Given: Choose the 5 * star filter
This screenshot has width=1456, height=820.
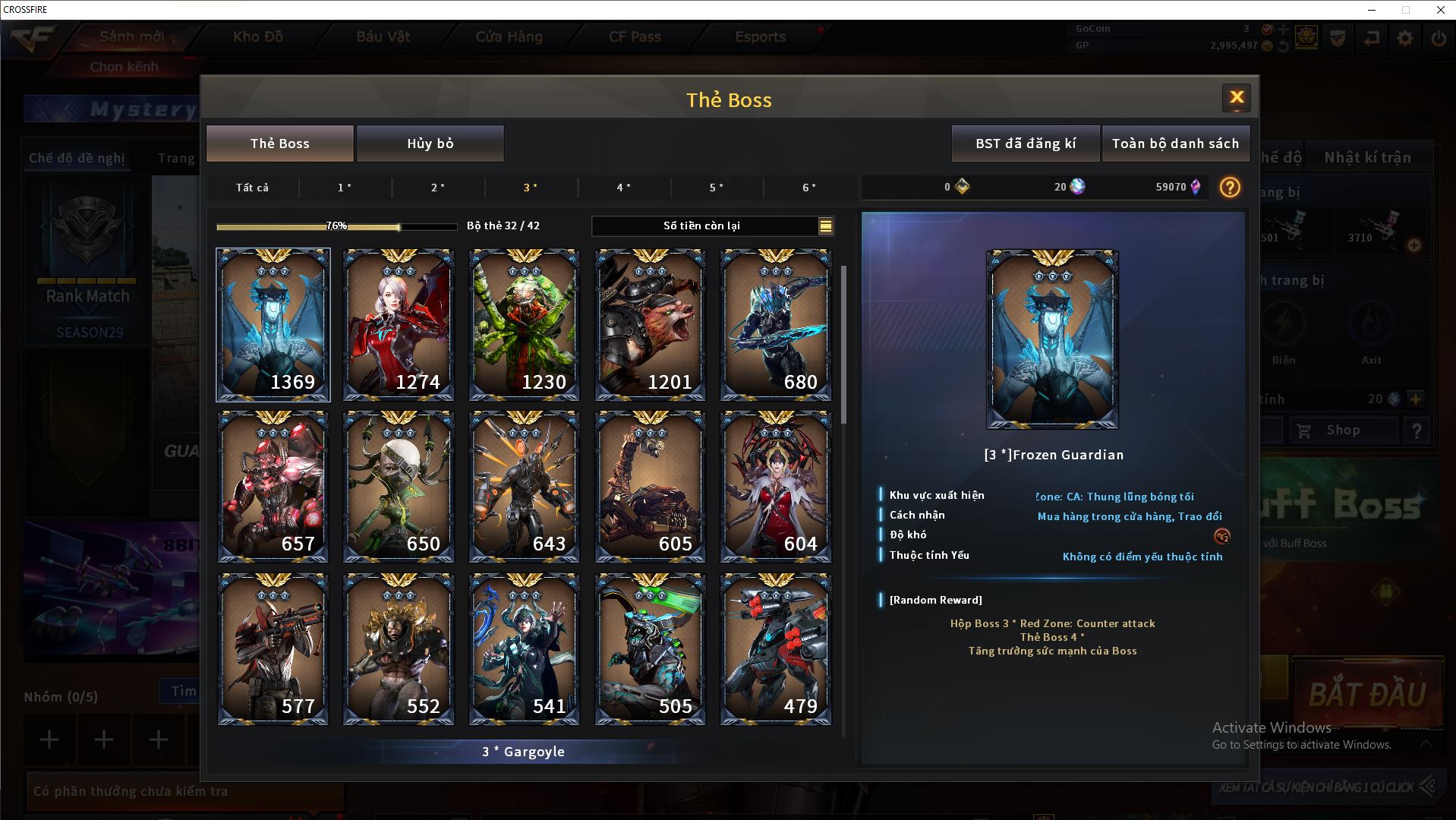Looking at the screenshot, I should (x=716, y=188).
